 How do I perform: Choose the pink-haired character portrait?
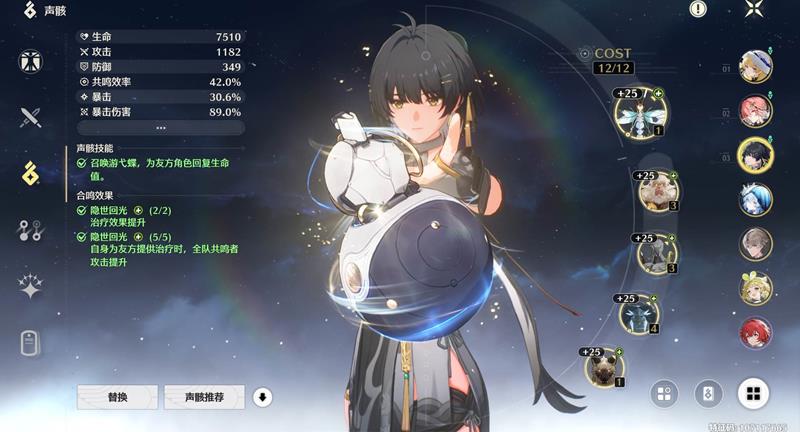tap(755, 110)
